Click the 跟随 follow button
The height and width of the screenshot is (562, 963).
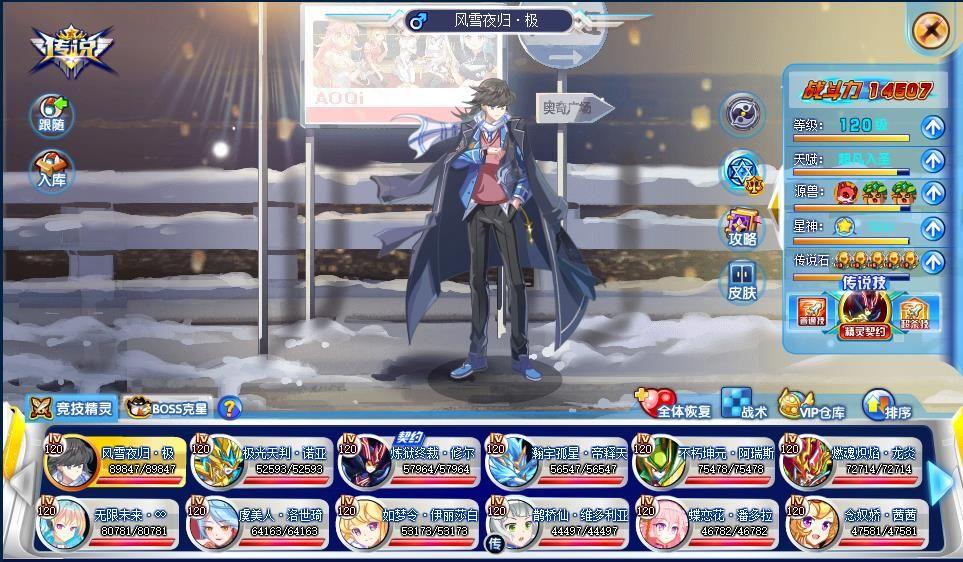(50, 115)
